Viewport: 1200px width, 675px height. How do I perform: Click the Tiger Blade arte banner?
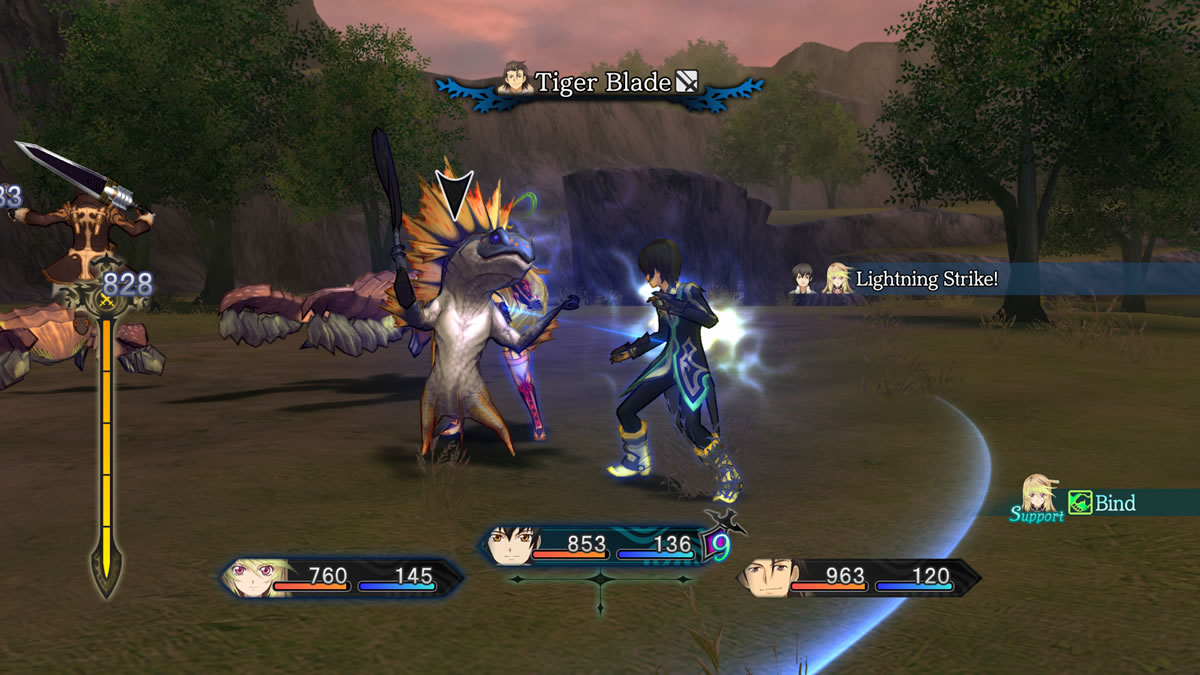[600, 83]
